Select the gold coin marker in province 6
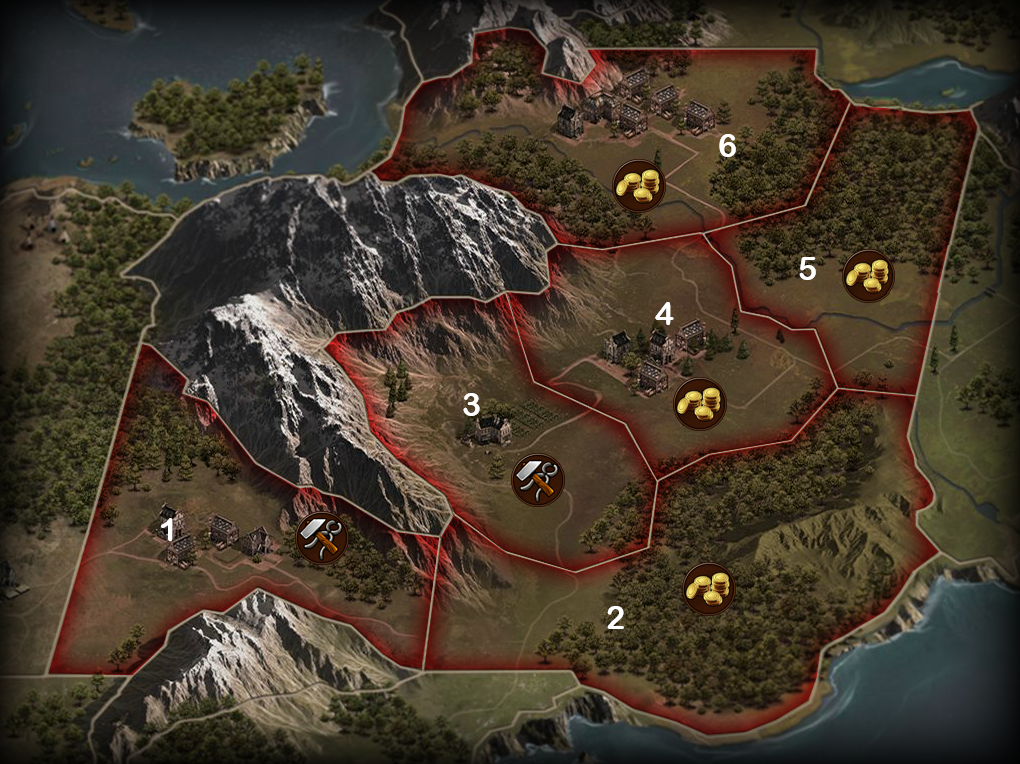 point(639,185)
